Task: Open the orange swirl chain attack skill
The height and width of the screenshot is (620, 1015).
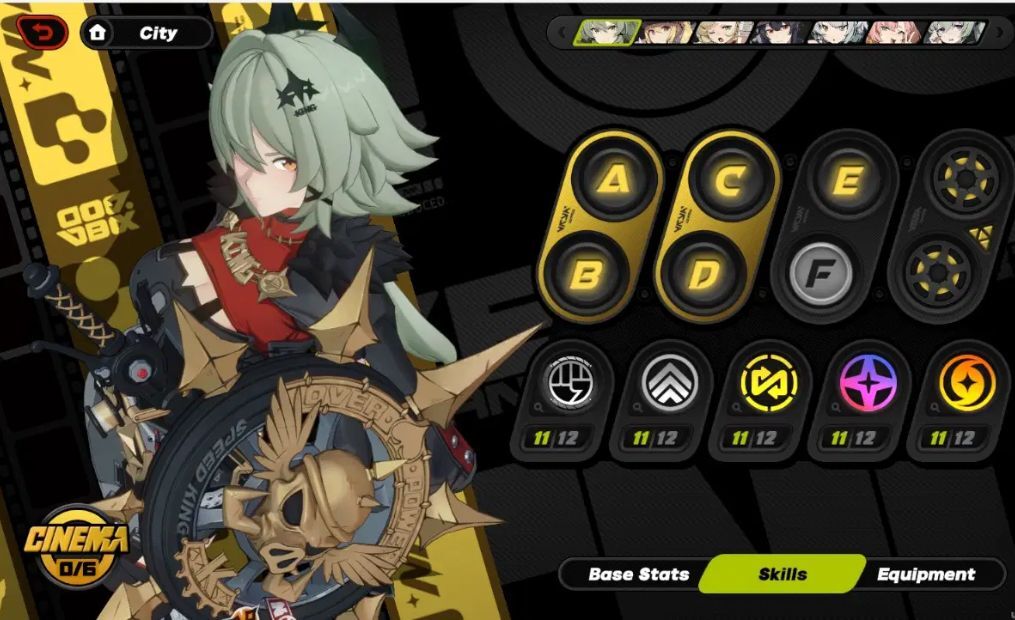Action: 966,385
